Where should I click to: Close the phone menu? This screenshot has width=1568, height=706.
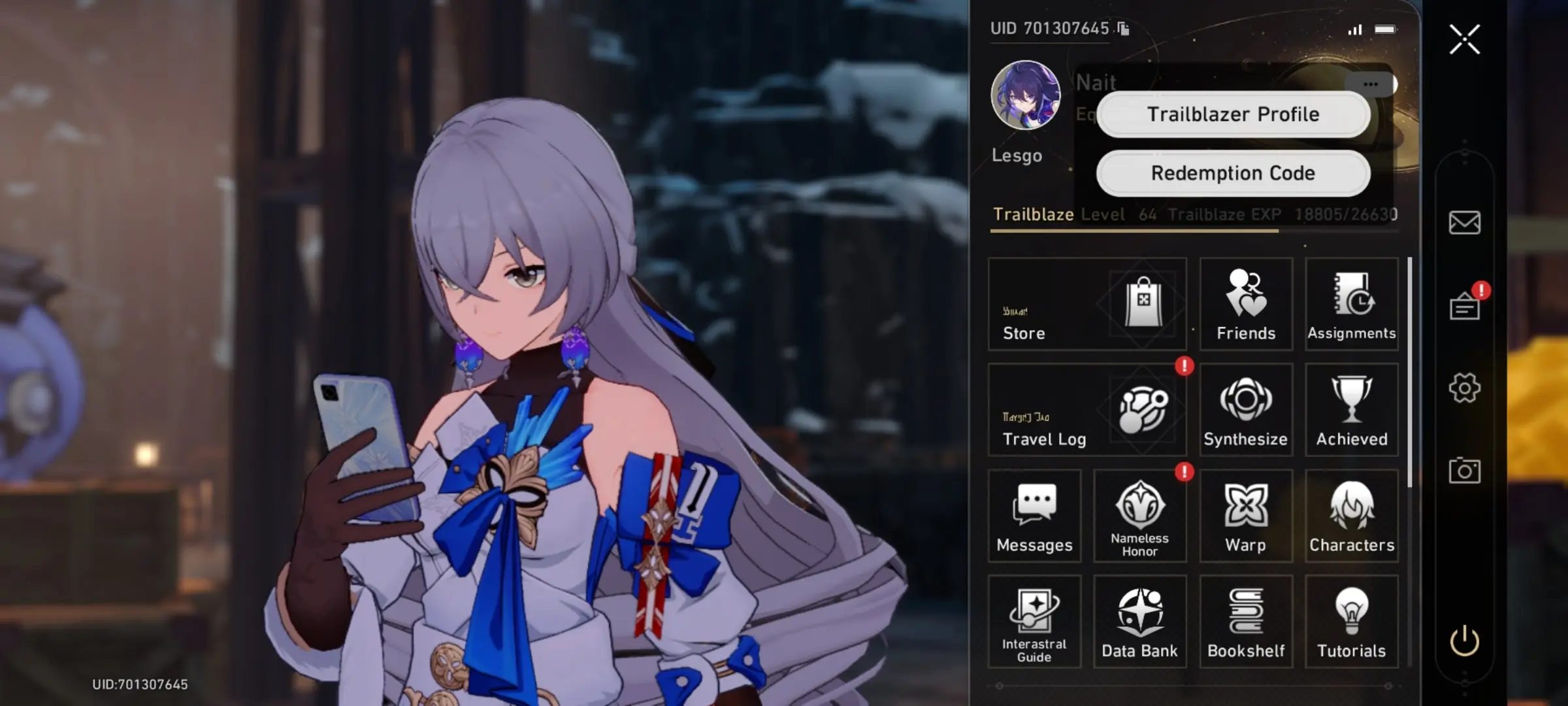pos(1464,39)
